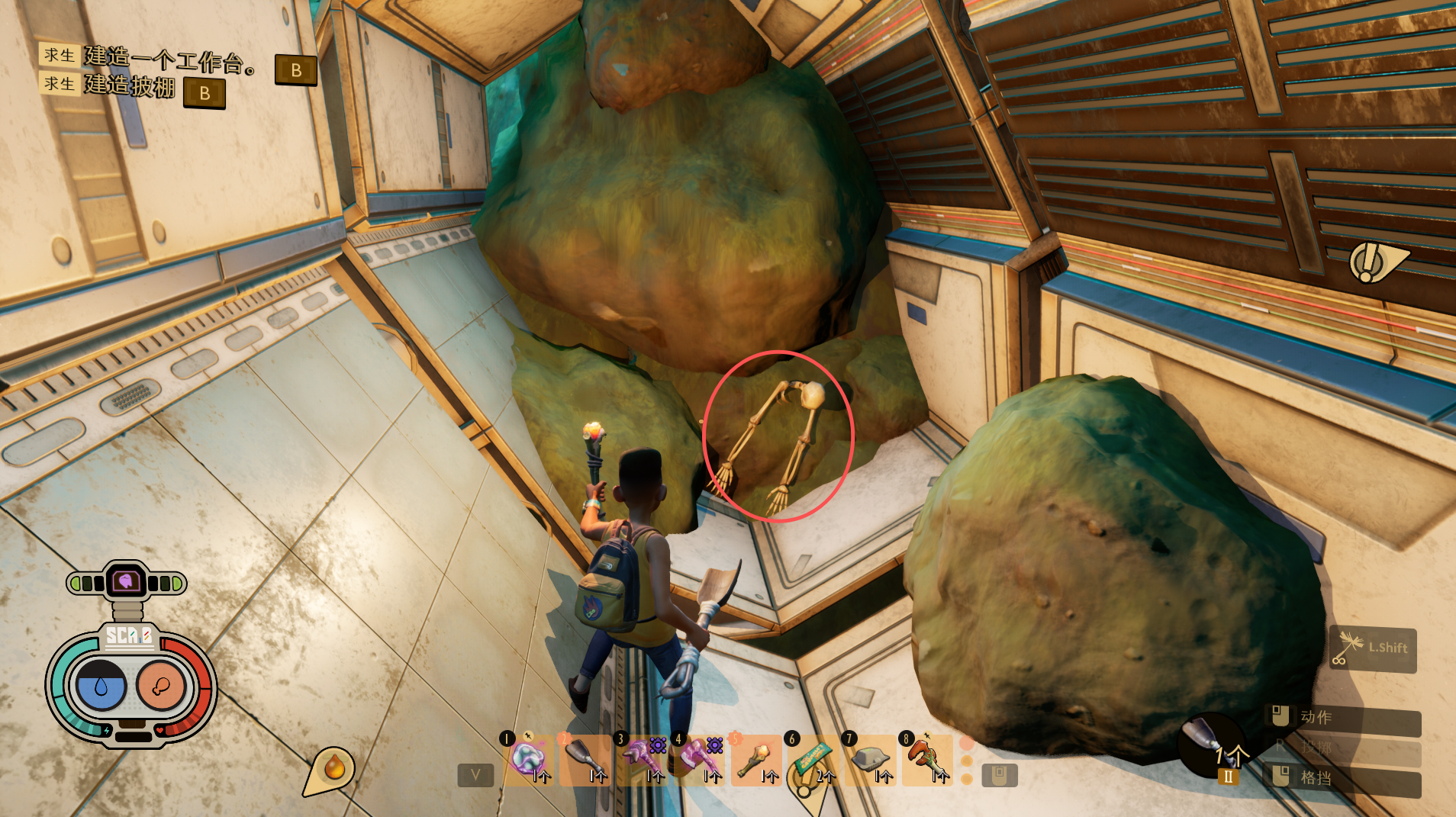Click the 建造披棚 quest objective
1456x817 pixels.
129,86
